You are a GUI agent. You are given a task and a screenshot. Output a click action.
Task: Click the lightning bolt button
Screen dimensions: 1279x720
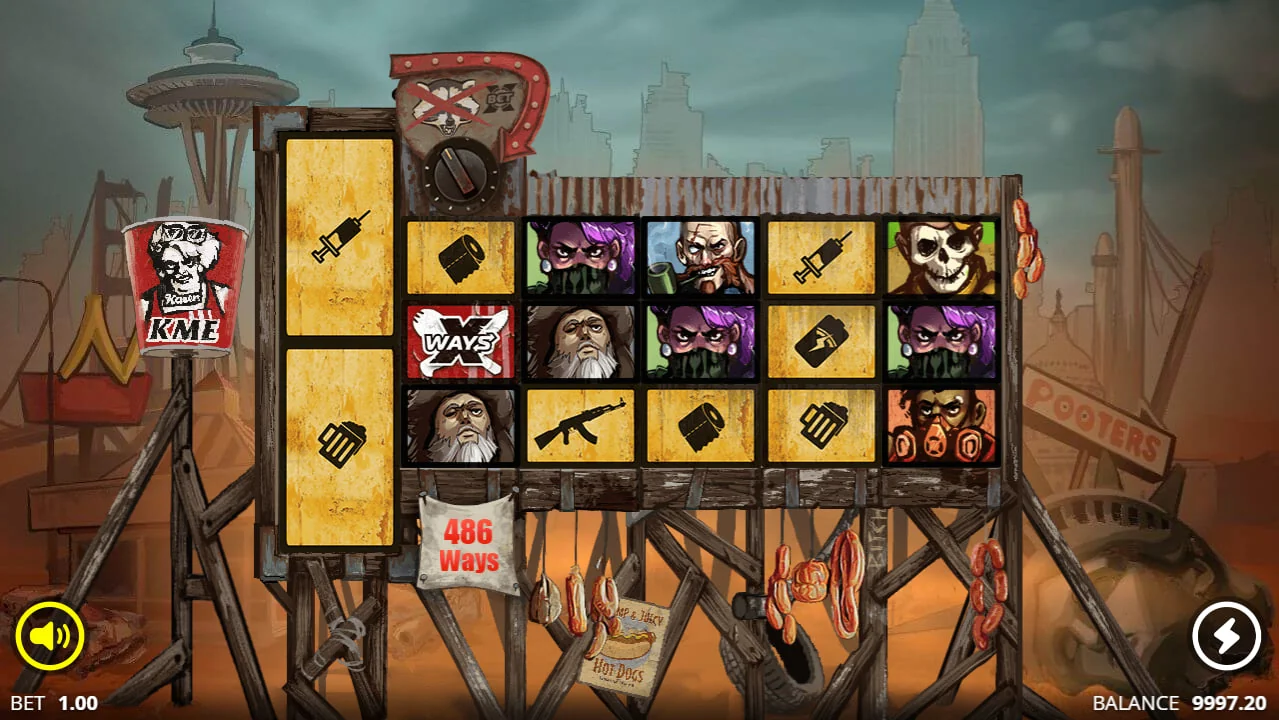(1227, 634)
